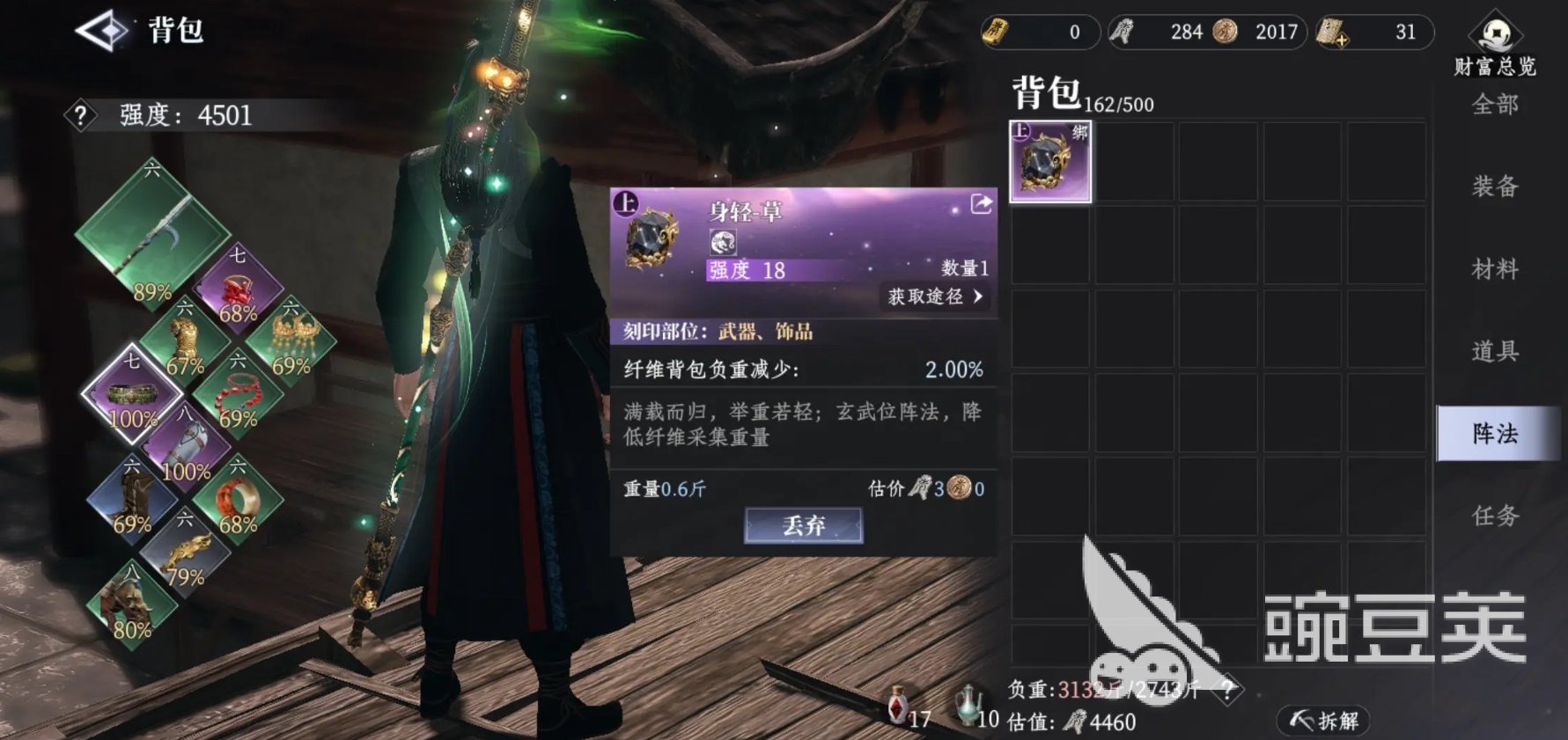Share the 身轻-草 item tooltip

tap(981, 205)
